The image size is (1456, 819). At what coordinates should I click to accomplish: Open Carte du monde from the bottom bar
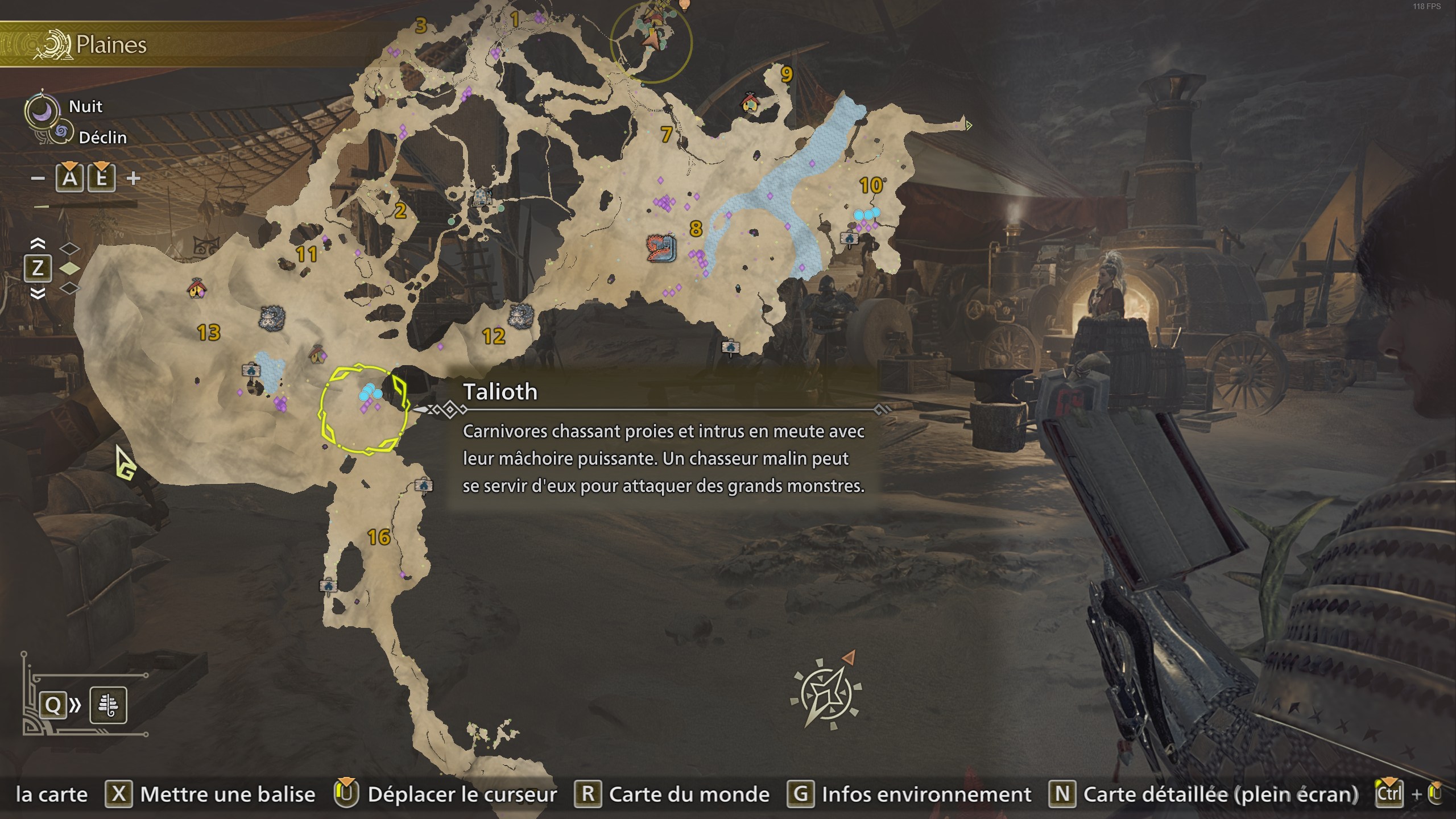(x=688, y=794)
